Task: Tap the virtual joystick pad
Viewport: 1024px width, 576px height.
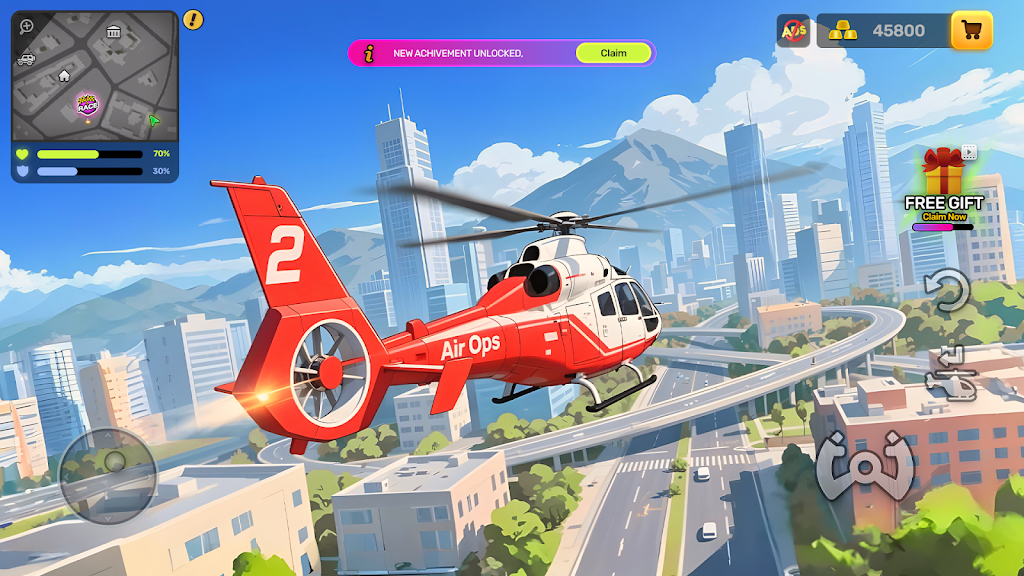Action: pos(108,476)
